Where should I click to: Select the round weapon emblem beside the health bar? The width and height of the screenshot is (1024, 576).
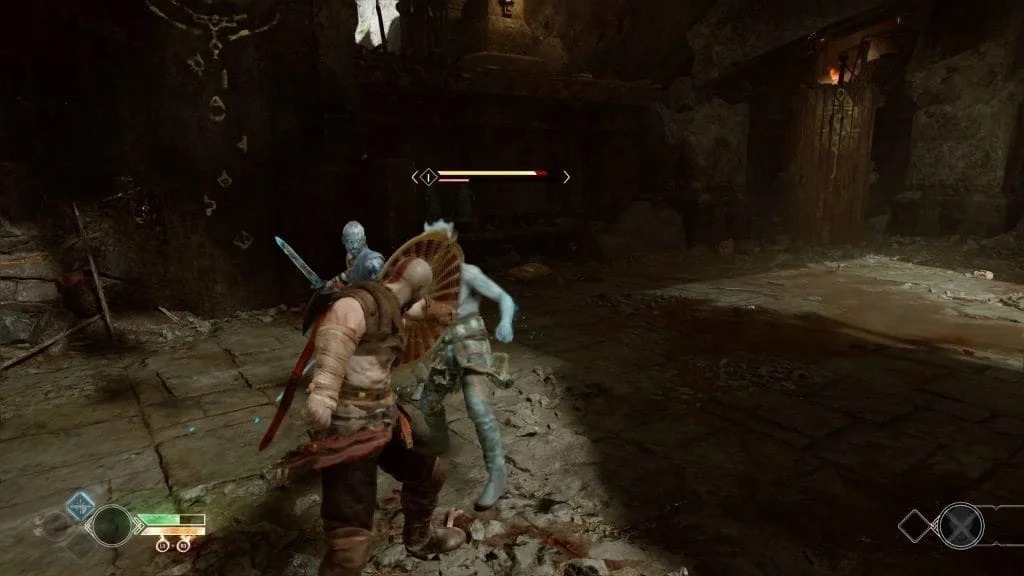[x=111, y=525]
